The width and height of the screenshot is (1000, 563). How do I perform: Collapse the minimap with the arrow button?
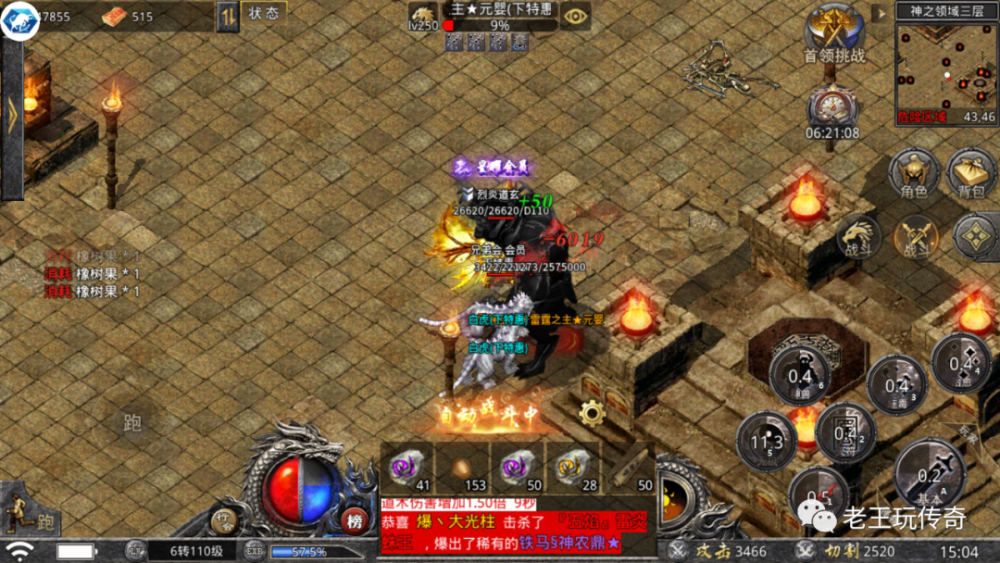point(879,13)
